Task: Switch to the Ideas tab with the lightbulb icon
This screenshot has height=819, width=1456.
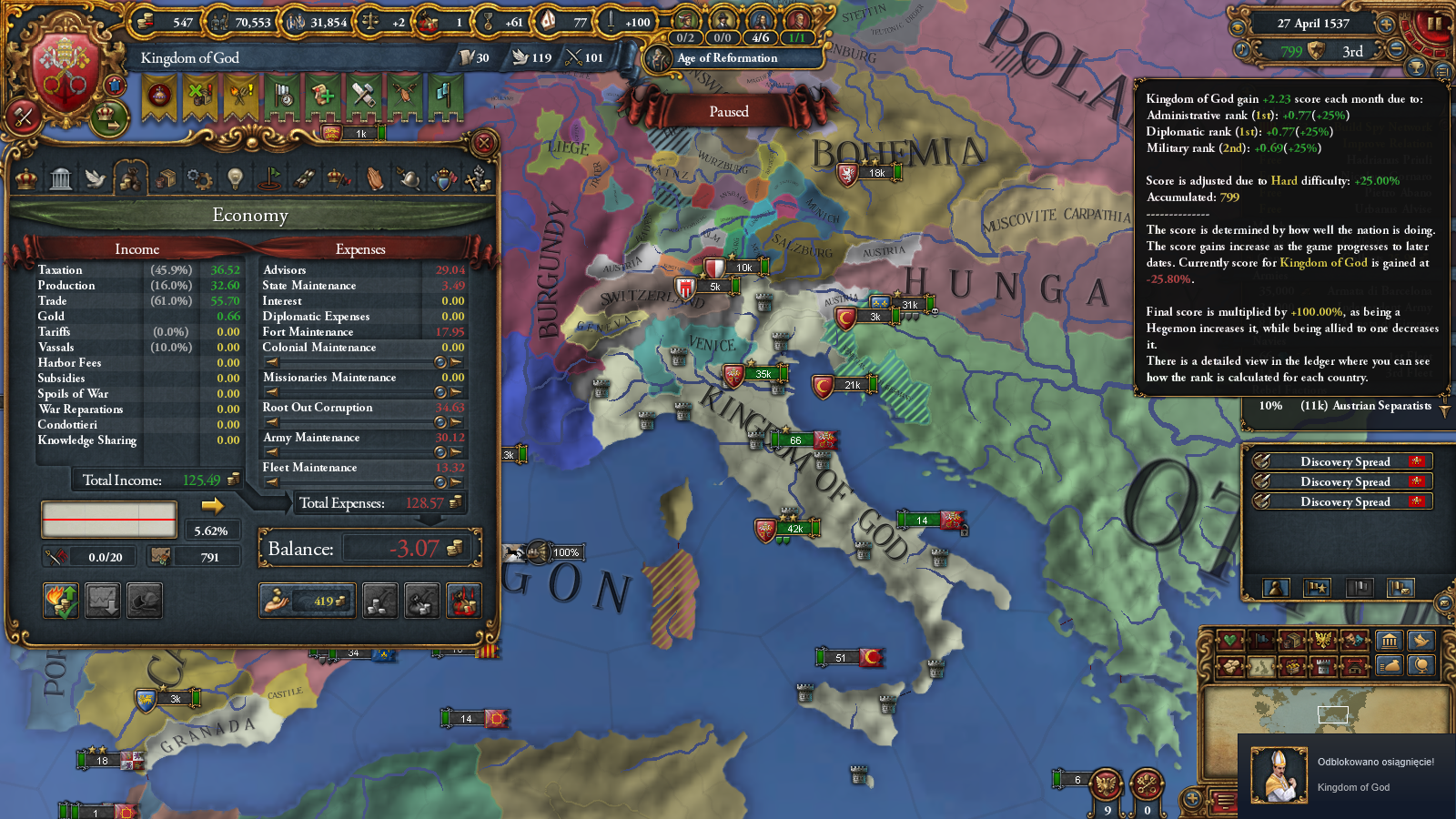Action: [x=235, y=178]
